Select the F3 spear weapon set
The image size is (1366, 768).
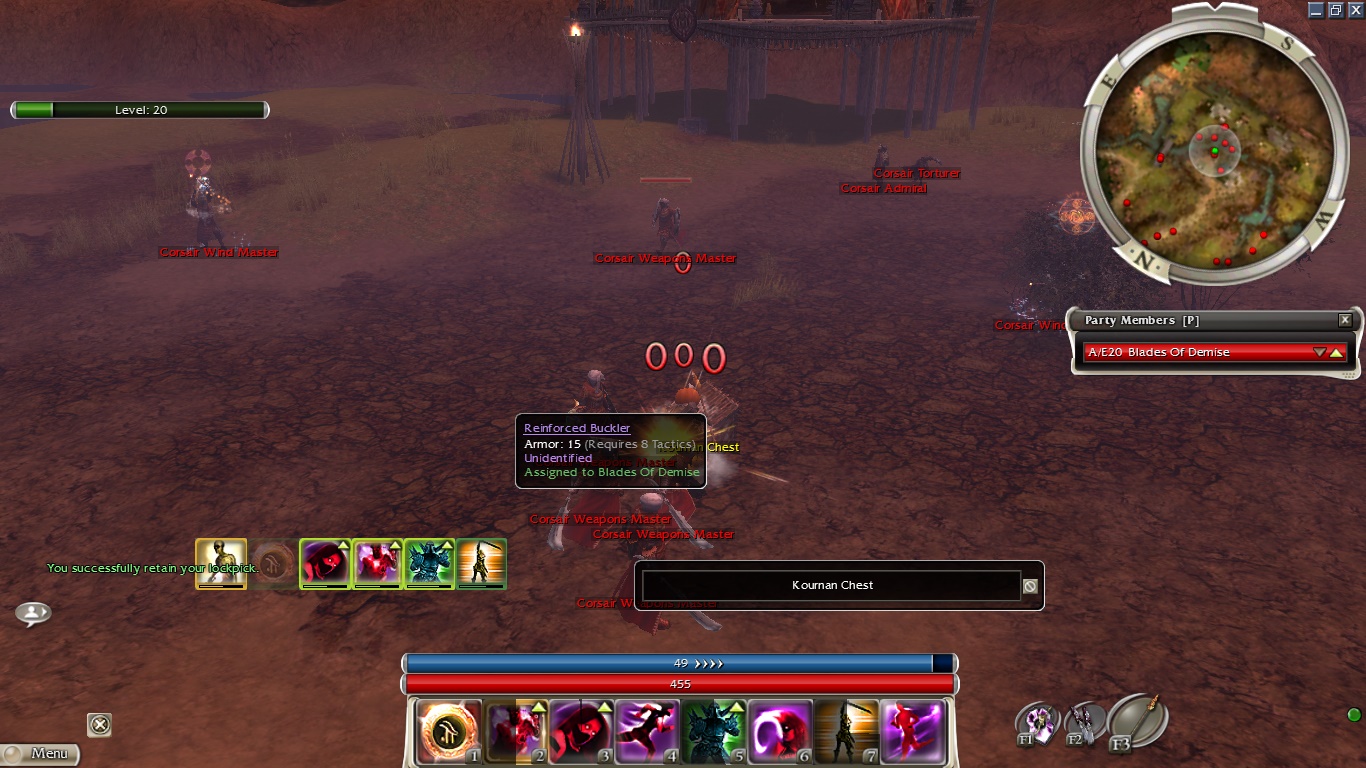[x=1137, y=718]
